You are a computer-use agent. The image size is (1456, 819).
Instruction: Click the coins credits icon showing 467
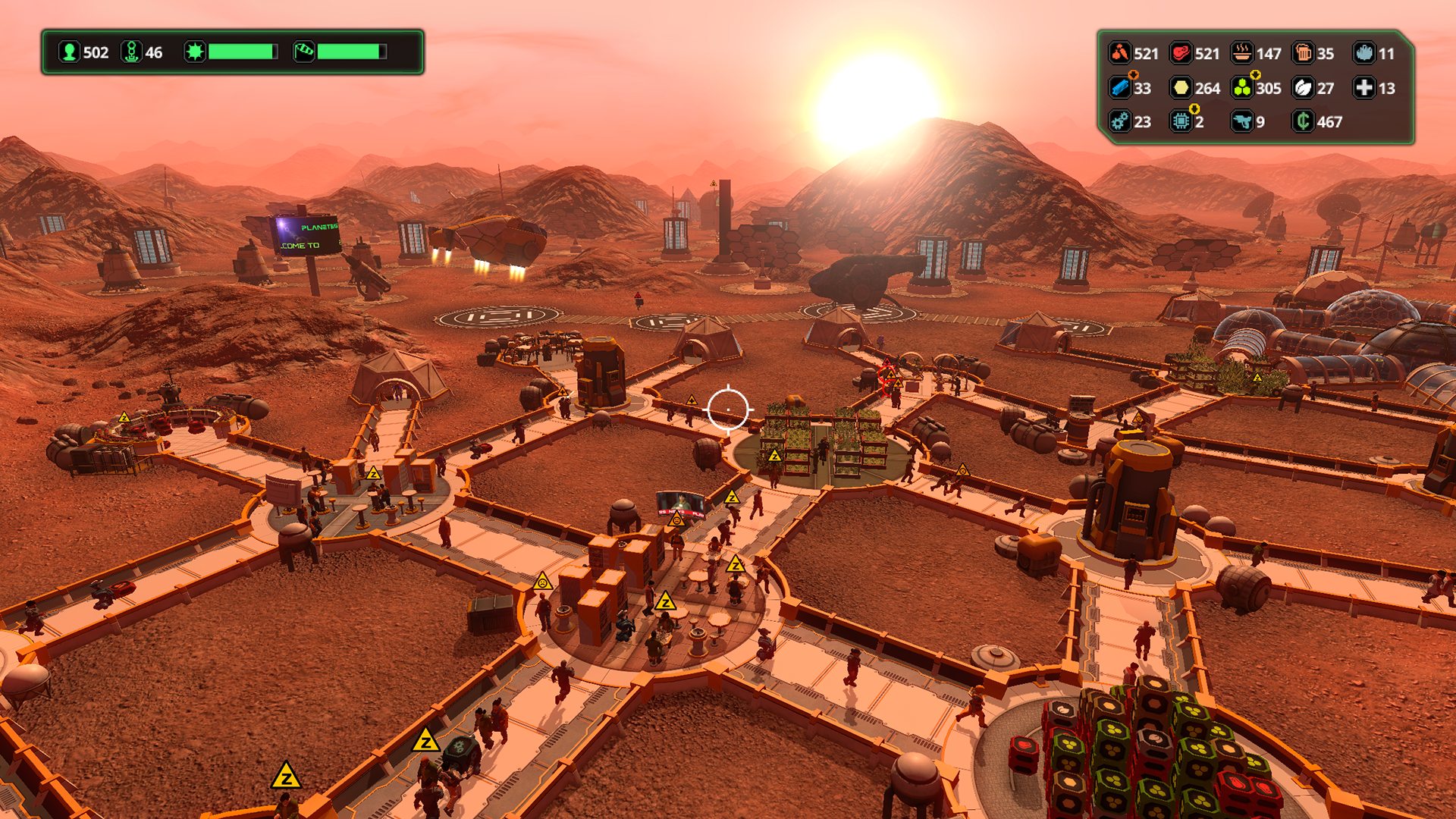point(1303,121)
